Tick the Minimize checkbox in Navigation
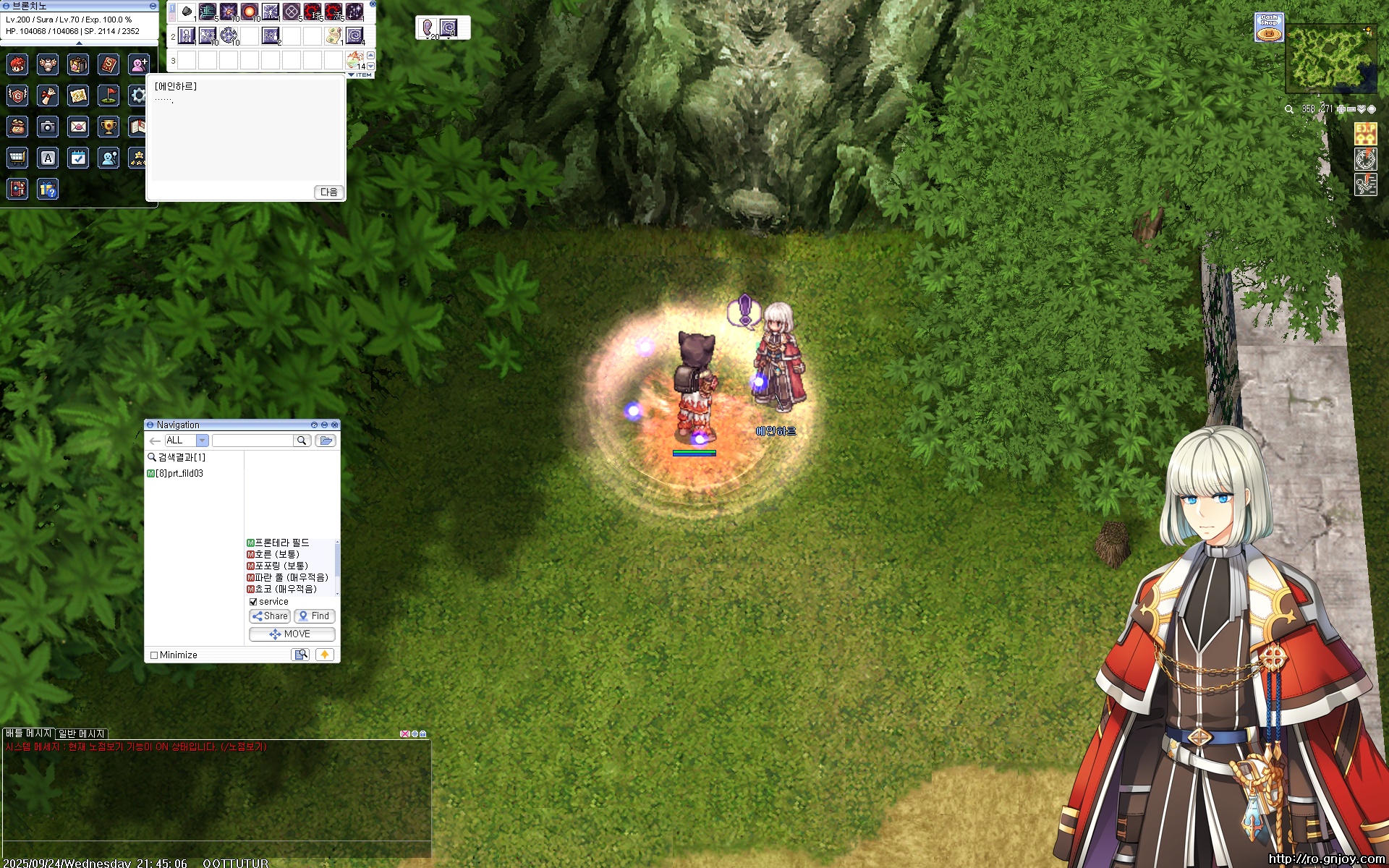The width and height of the screenshot is (1389, 868). [x=154, y=655]
